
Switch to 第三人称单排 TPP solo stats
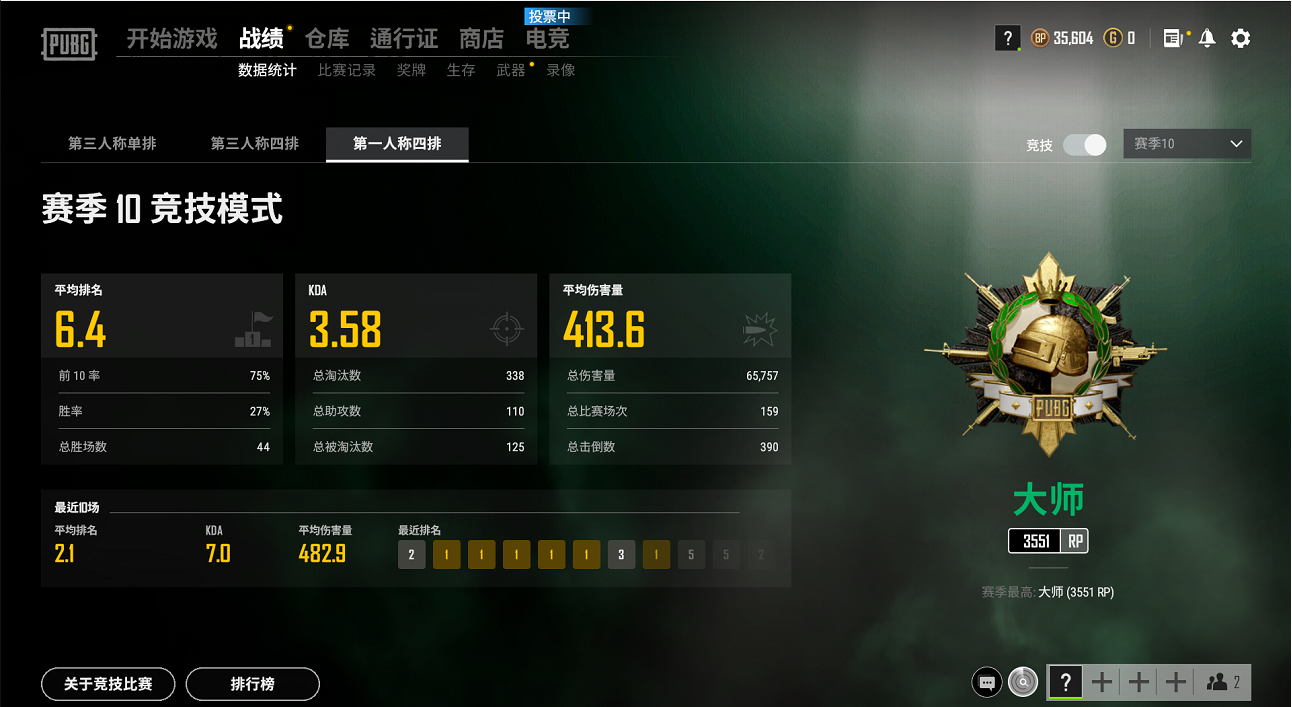[112, 144]
